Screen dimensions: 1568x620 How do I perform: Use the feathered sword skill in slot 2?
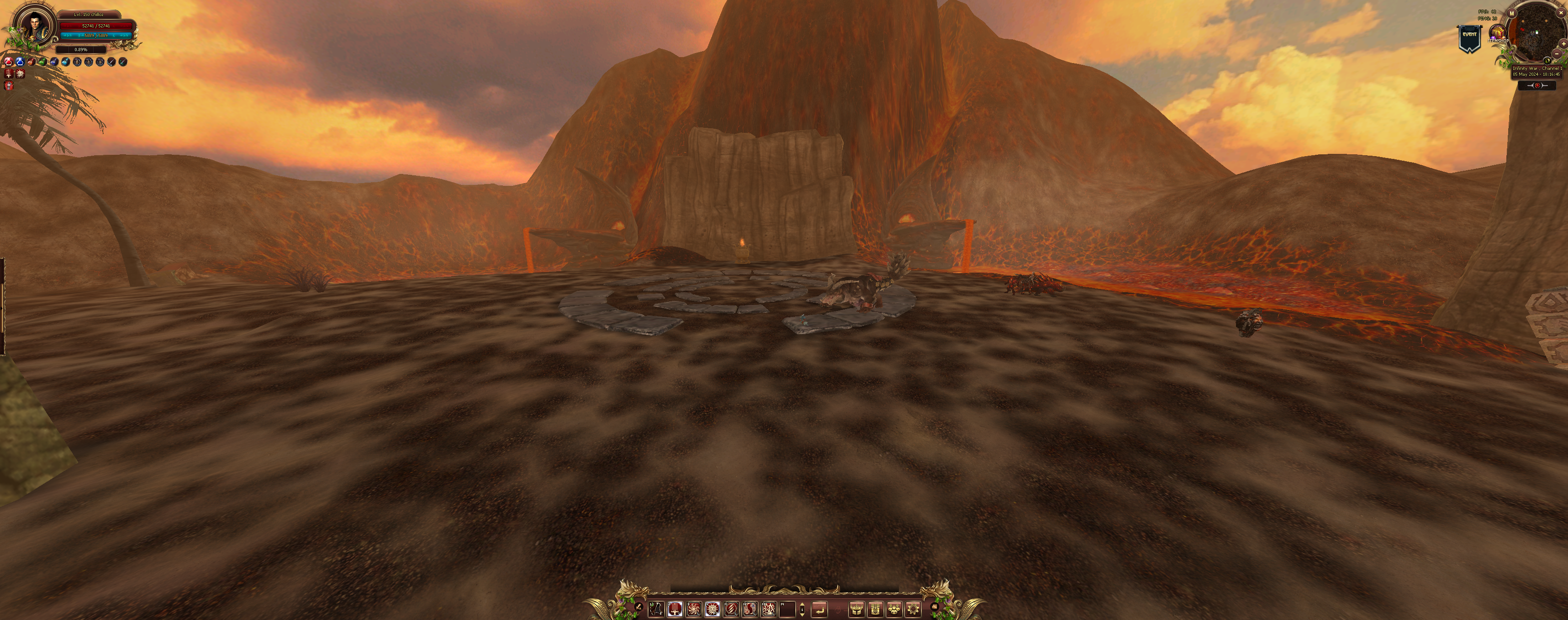tap(675, 609)
